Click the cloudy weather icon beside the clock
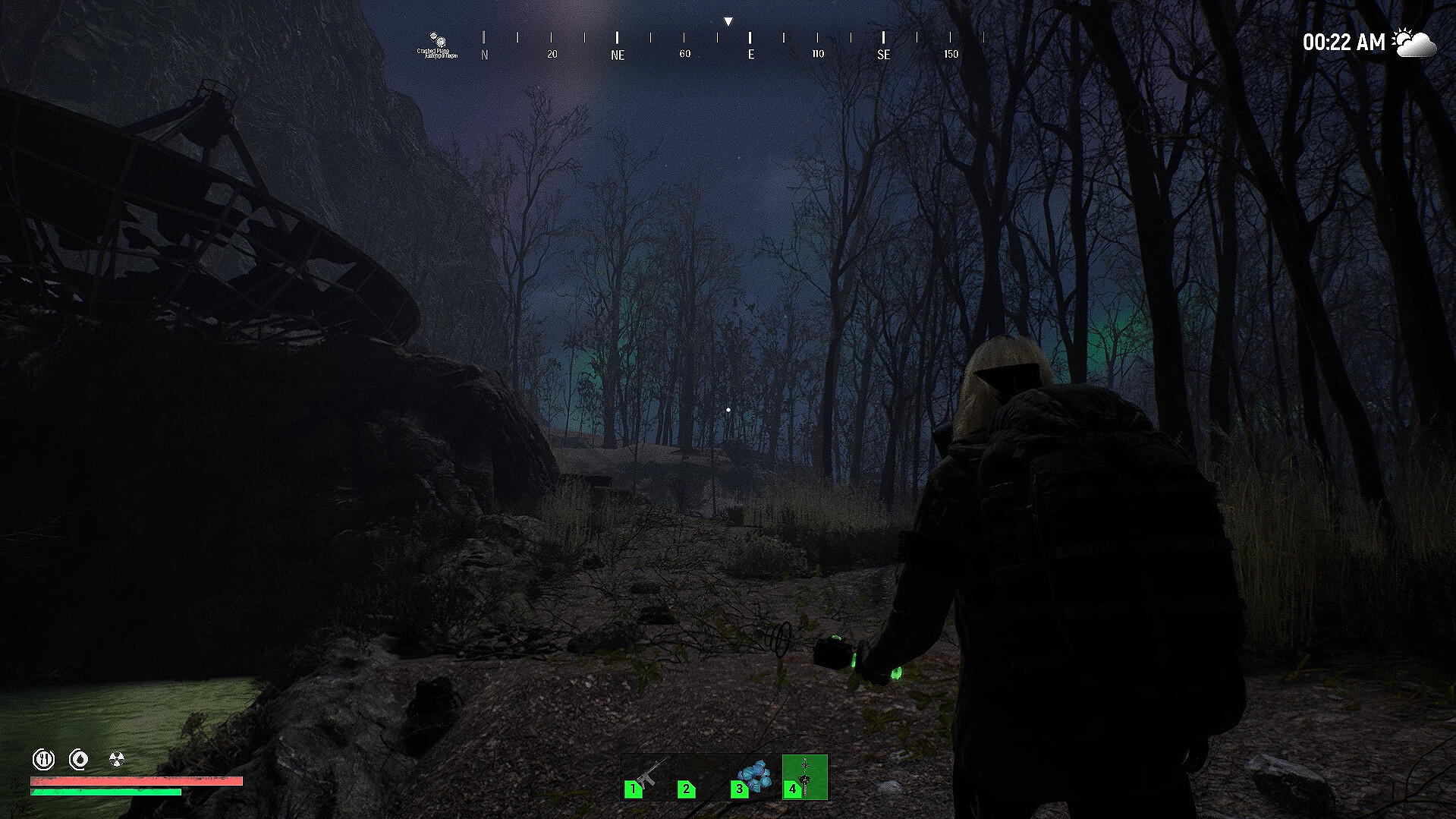 point(1415,43)
